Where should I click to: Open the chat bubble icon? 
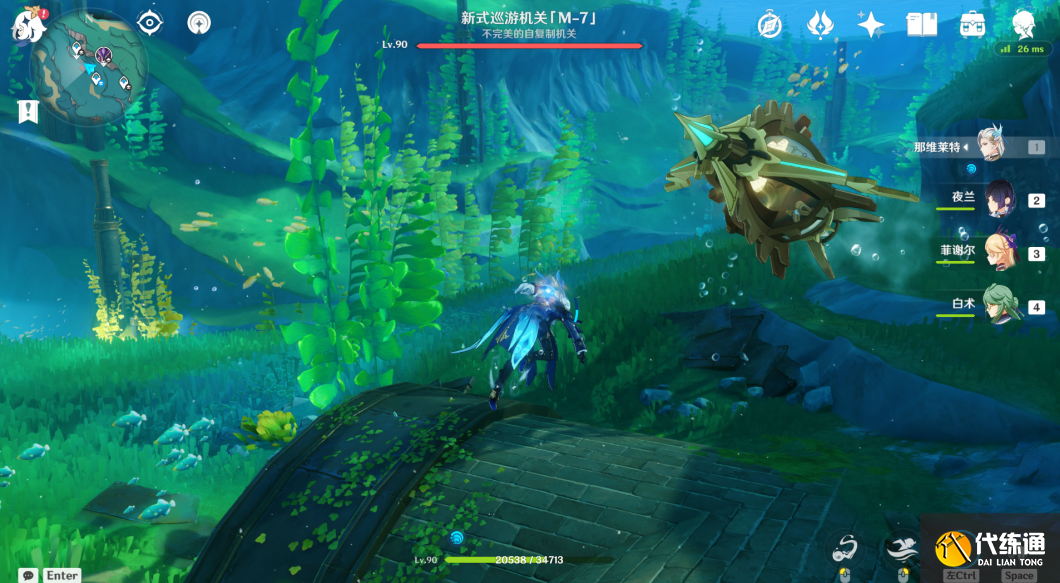[x=28, y=575]
